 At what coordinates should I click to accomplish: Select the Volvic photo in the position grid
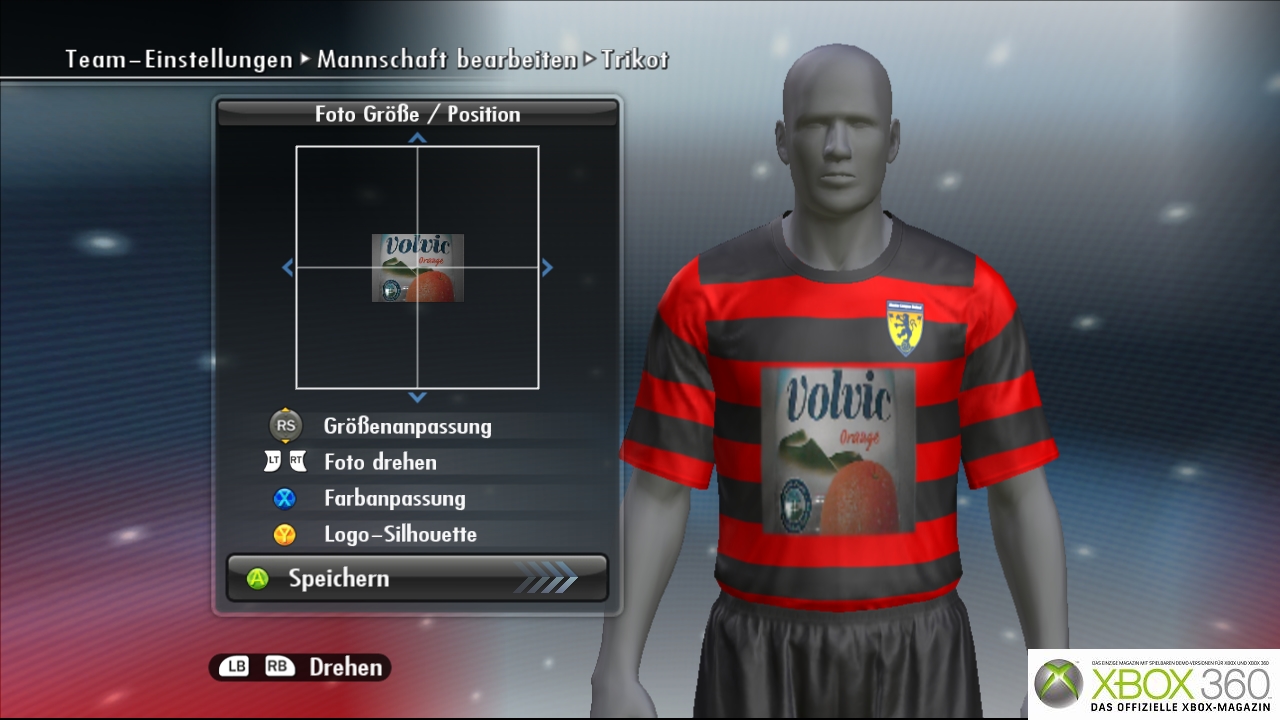(418, 268)
